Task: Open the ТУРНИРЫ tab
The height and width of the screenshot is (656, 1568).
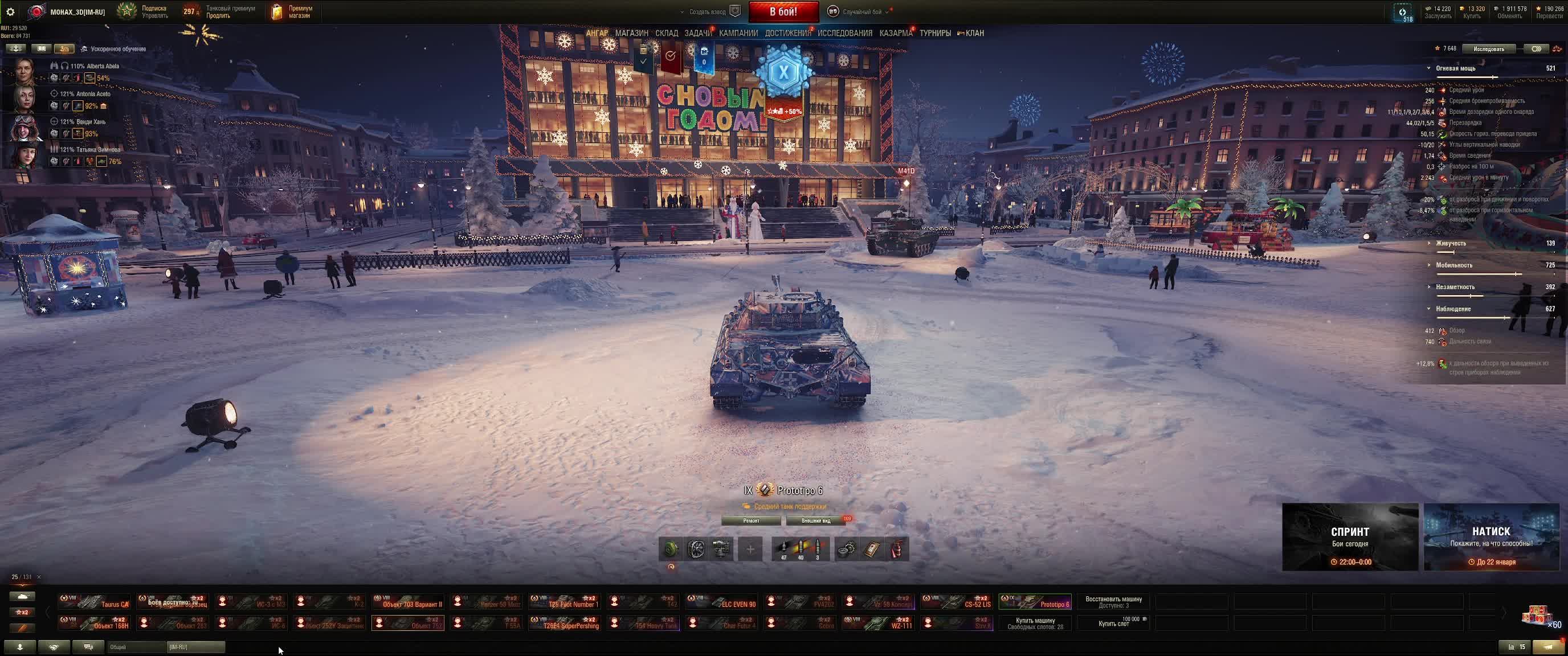Action: tap(935, 33)
